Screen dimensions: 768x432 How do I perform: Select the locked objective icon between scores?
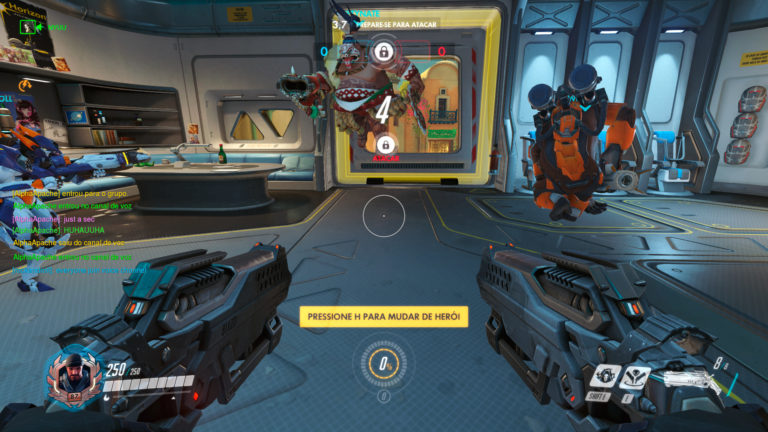coord(383,50)
